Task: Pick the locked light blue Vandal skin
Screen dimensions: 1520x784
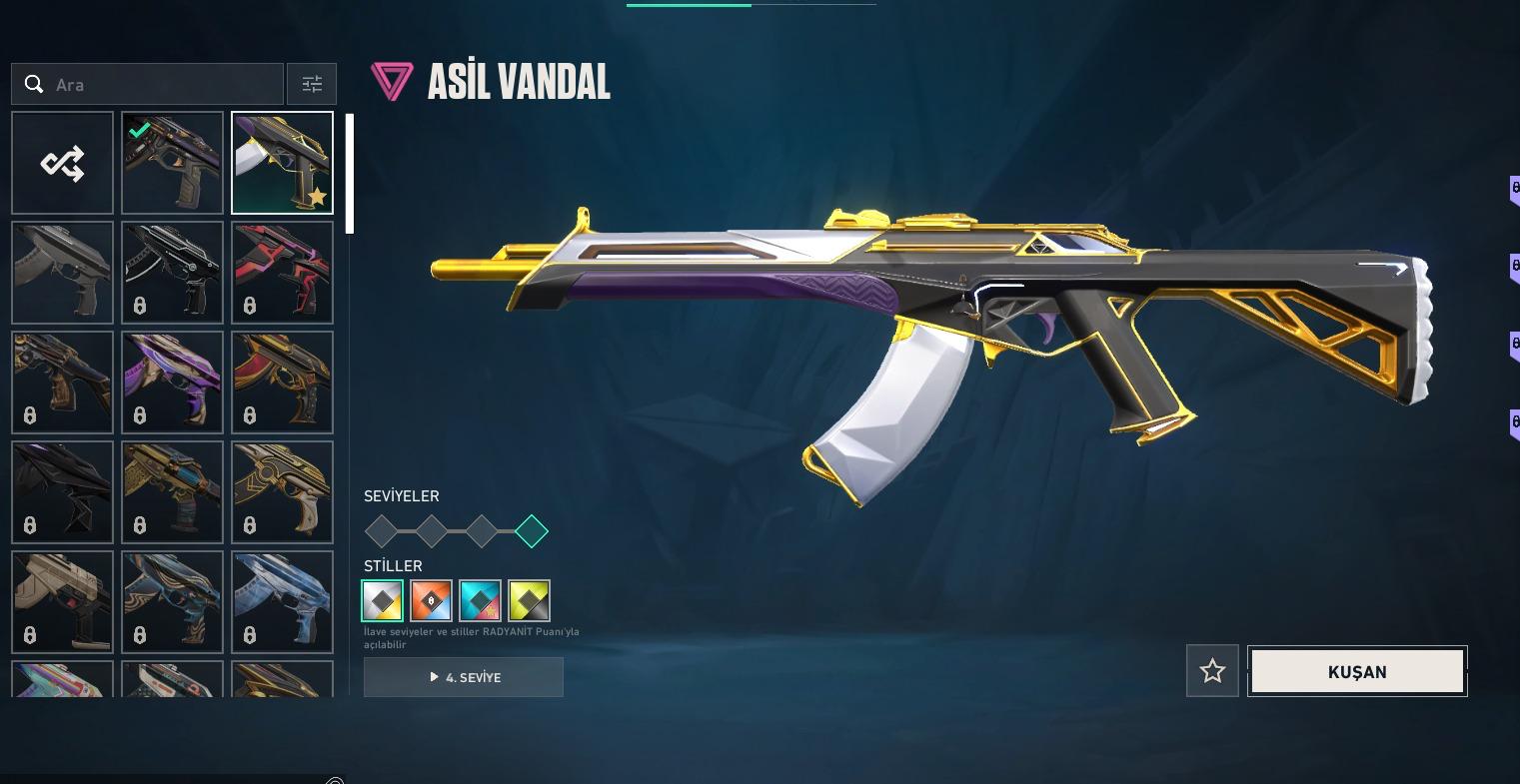Action: pos(282,602)
